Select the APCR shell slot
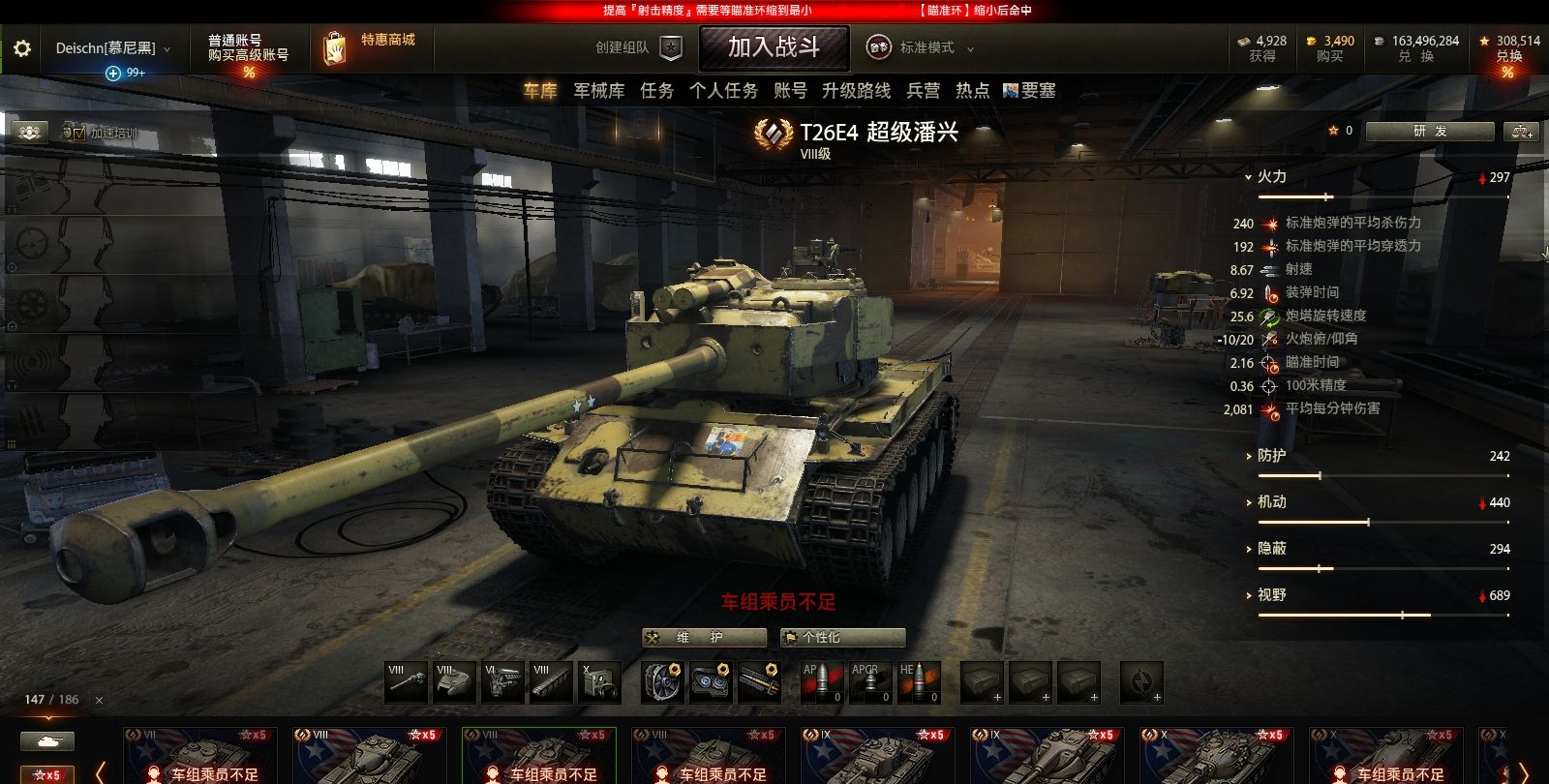The width and height of the screenshot is (1549, 784). [x=870, y=680]
